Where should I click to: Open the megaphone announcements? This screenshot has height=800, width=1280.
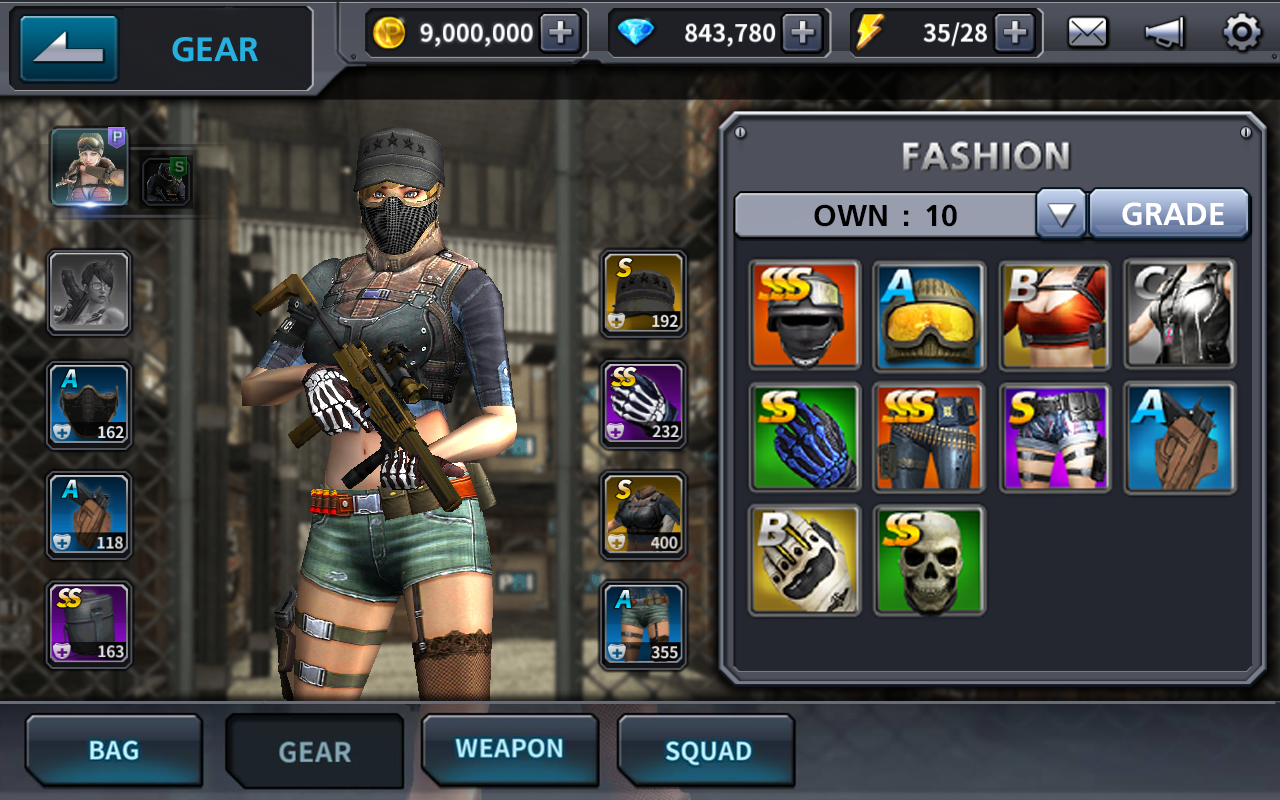(1164, 33)
